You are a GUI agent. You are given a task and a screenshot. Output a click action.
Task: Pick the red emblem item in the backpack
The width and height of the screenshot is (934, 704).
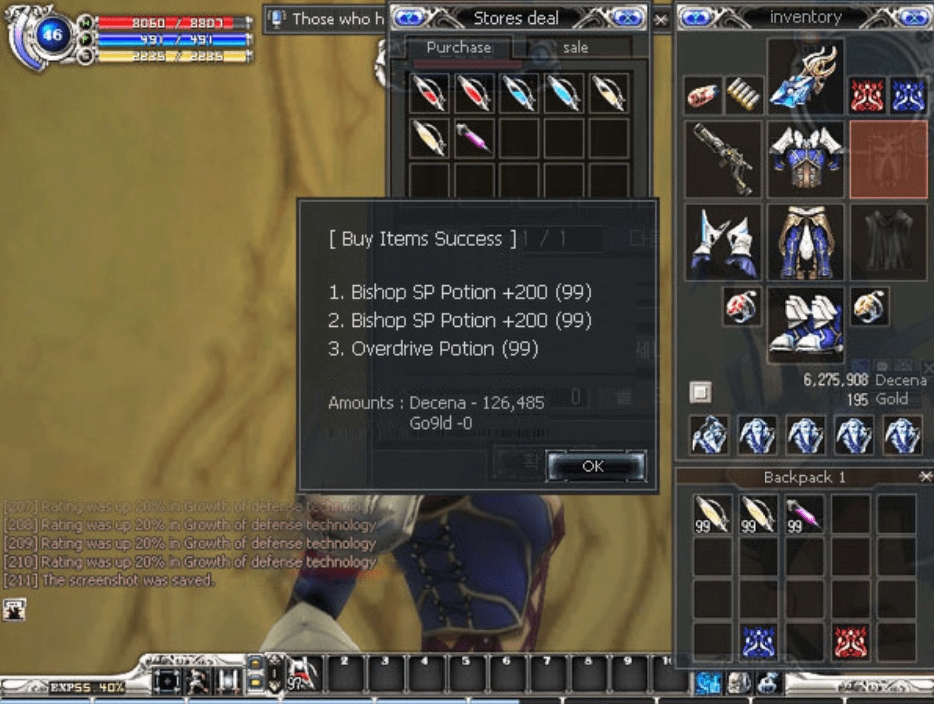click(x=851, y=642)
